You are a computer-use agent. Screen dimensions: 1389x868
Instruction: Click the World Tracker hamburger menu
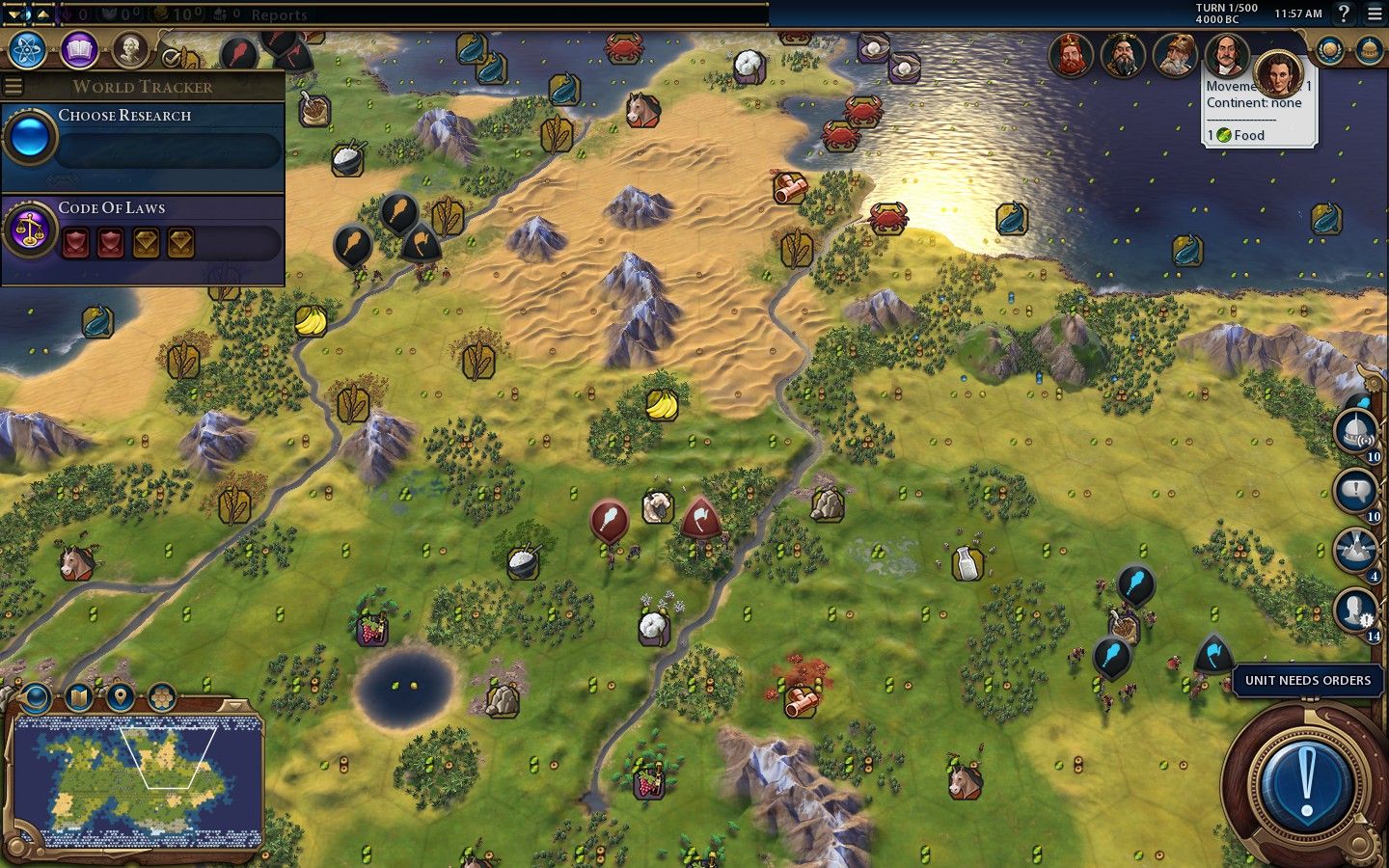(14, 87)
